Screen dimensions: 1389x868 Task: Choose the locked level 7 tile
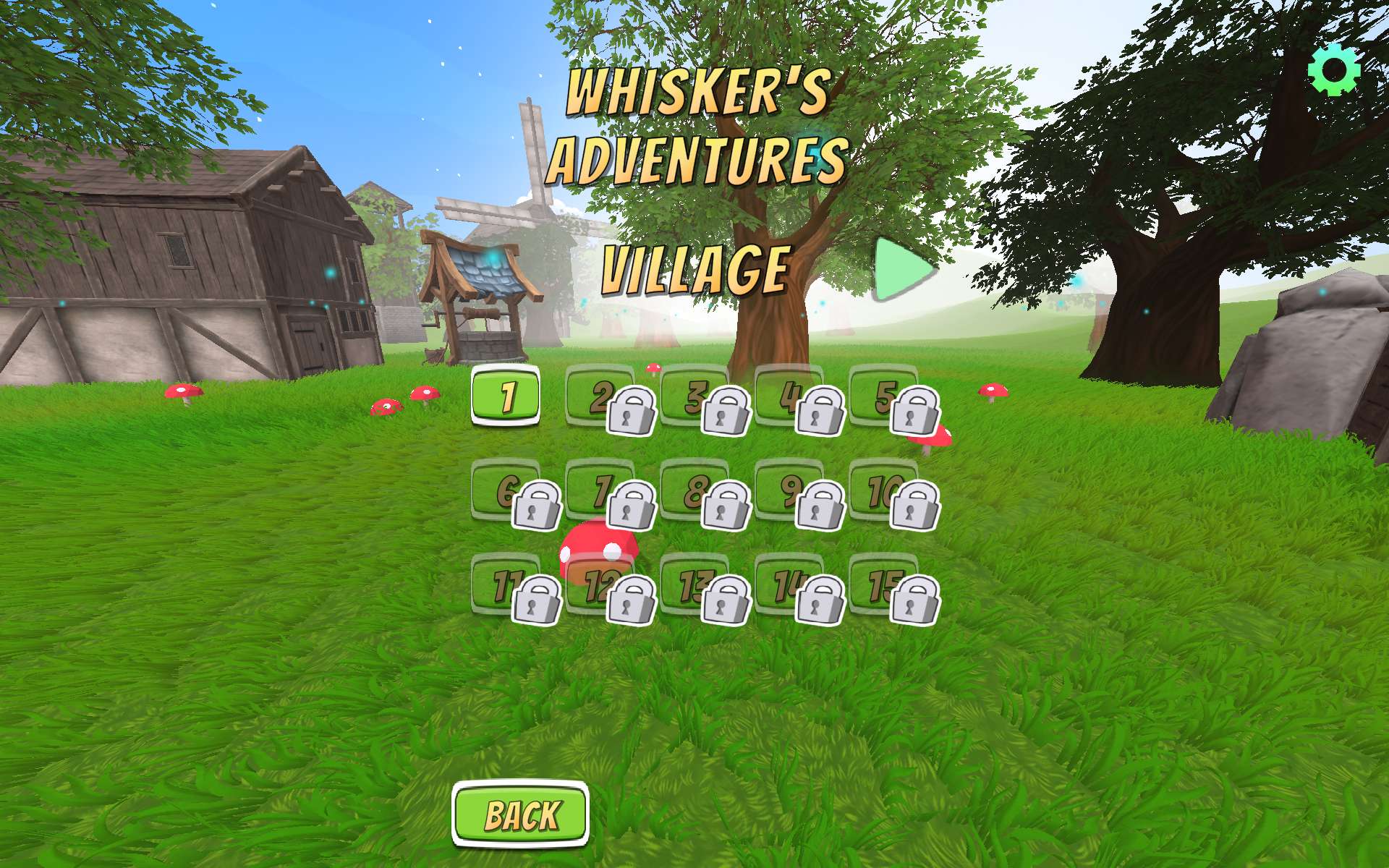coord(600,490)
